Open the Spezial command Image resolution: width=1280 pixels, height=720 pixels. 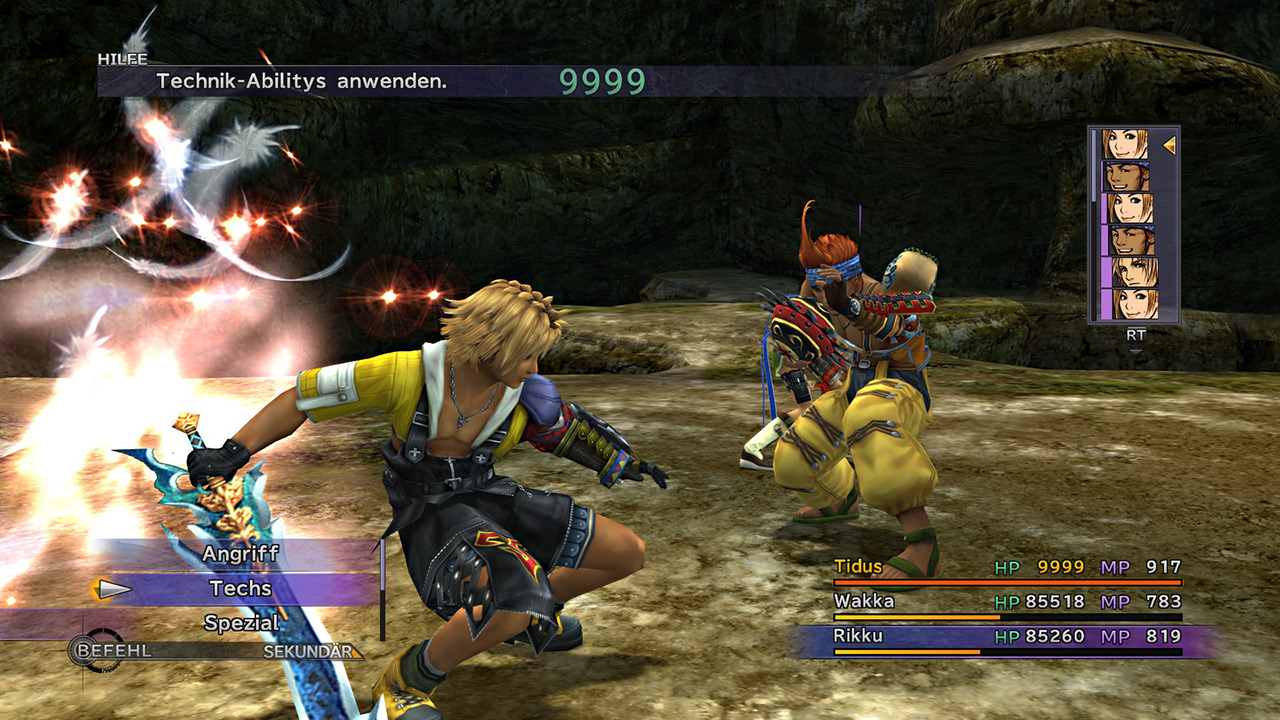pyautogui.click(x=240, y=623)
